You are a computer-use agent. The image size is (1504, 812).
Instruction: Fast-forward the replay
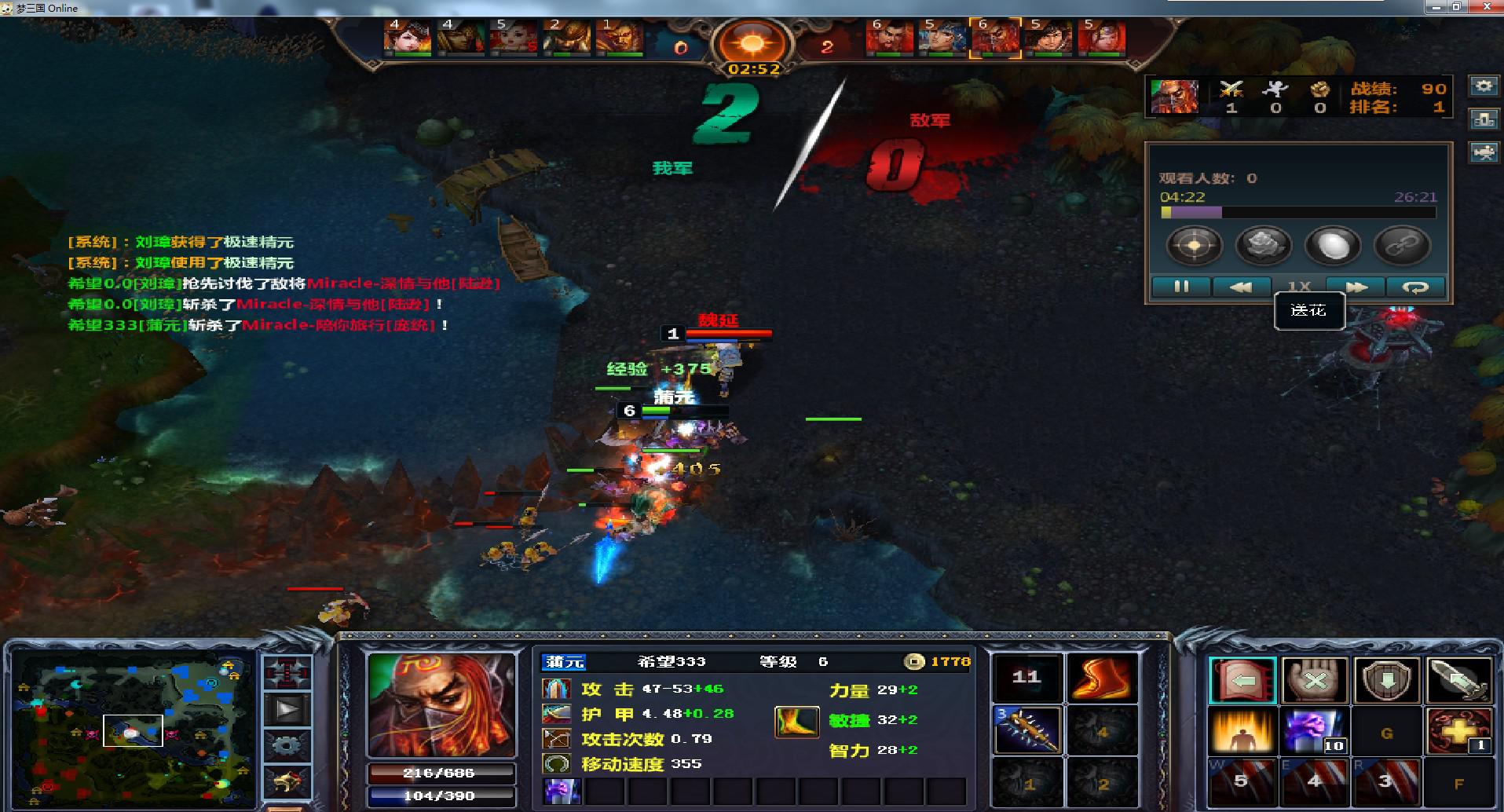[1356, 287]
